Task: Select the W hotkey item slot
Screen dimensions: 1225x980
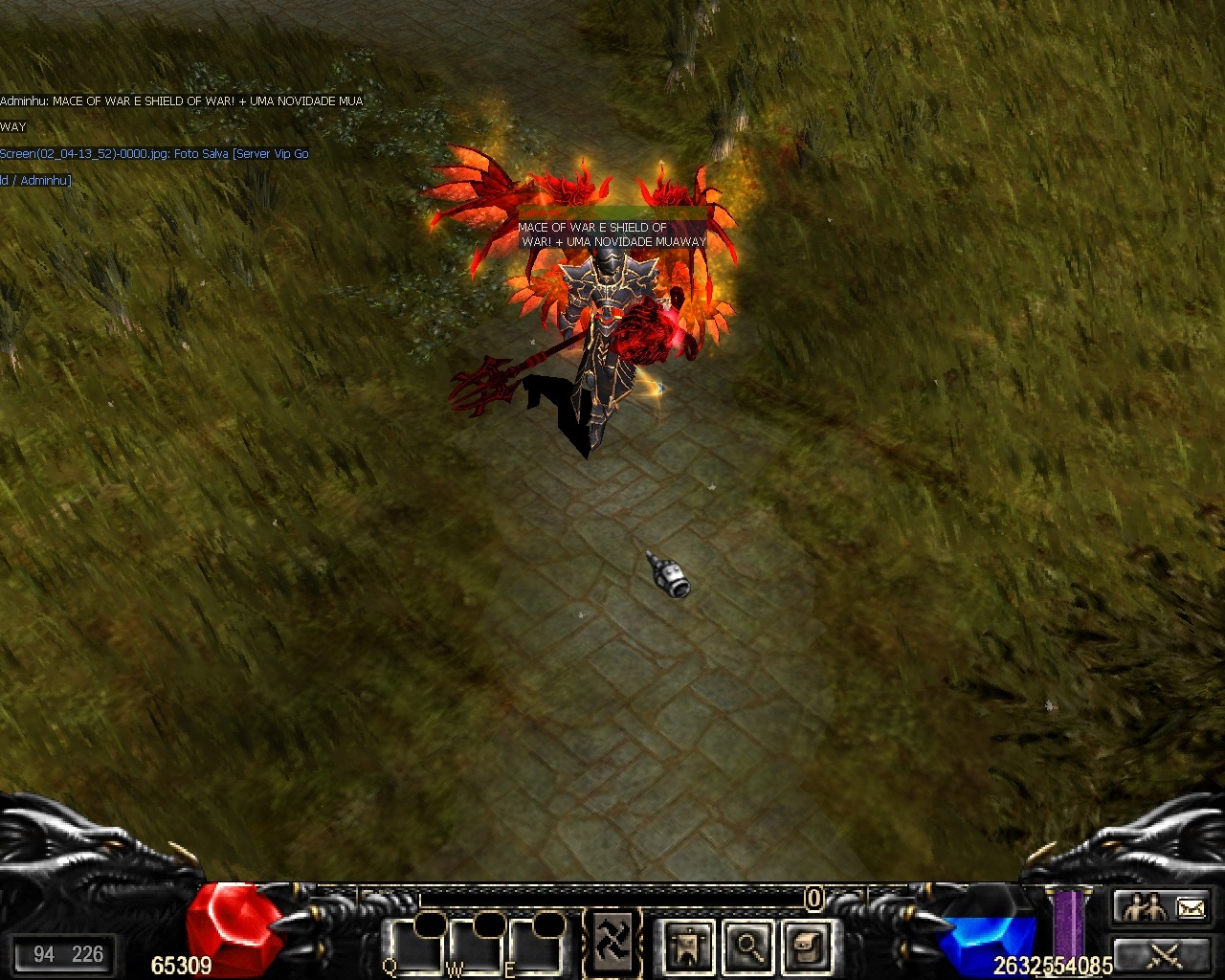Action: [x=476, y=947]
